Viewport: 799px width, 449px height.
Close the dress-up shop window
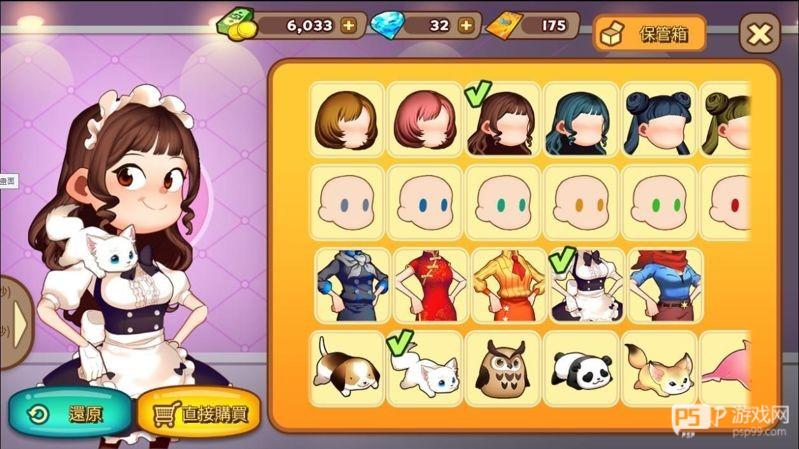click(x=759, y=34)
